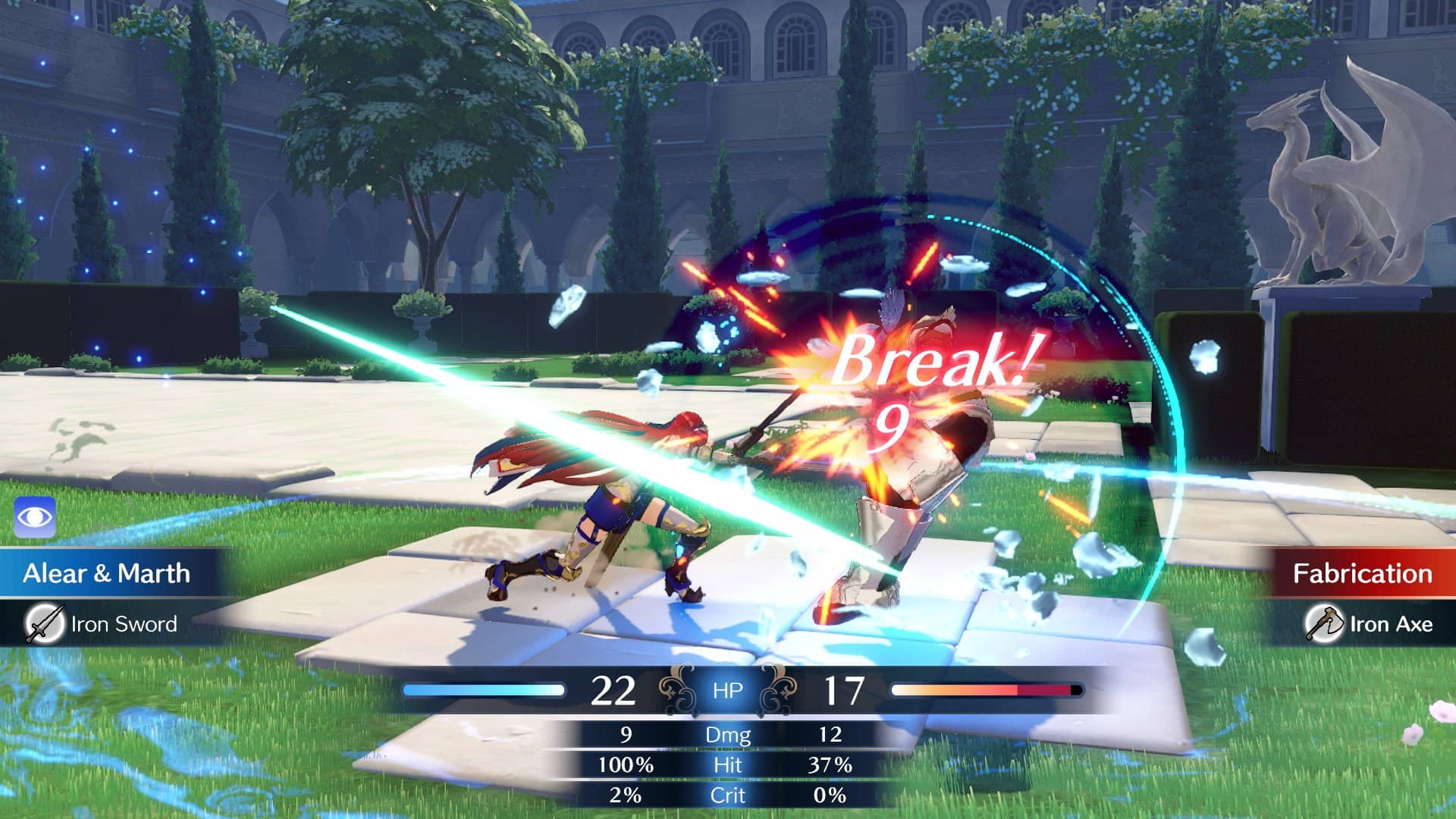Select the Hit percentage row
The width and height of the screenshot is (1456, 819).
pos(729,766)
